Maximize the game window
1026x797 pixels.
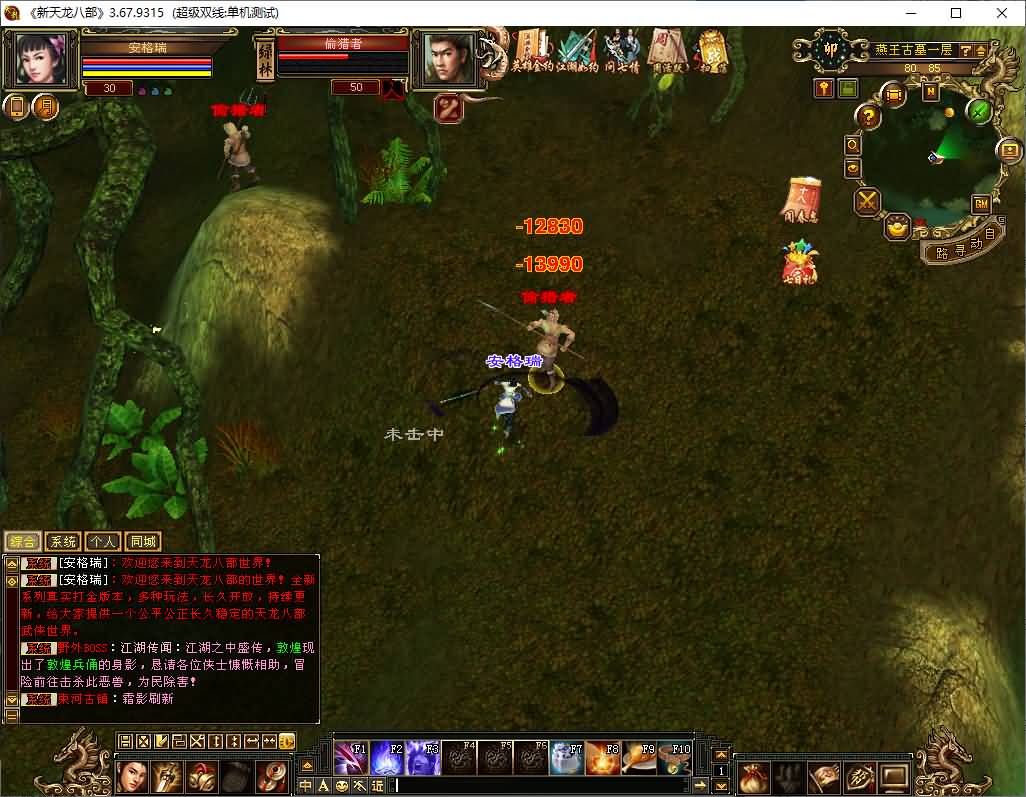(x=956, y=13)
